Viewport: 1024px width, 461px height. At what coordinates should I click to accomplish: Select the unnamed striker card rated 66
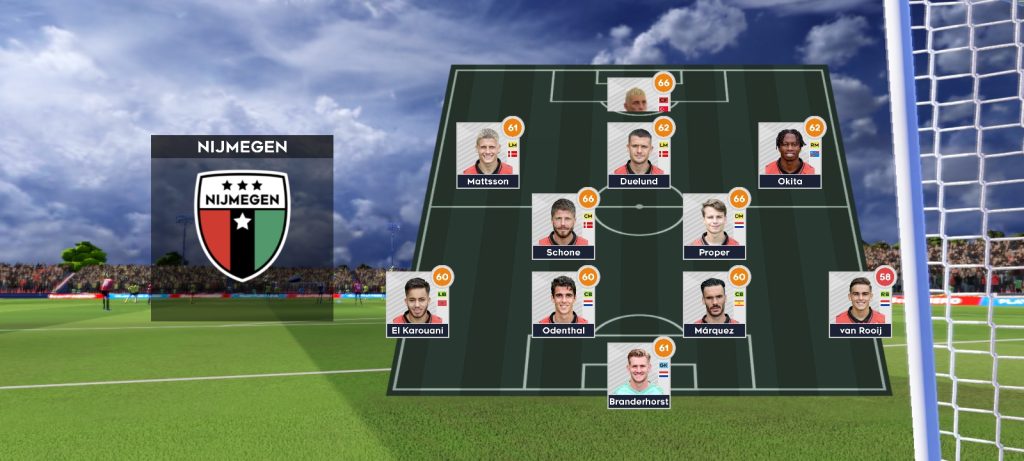(x=638, y=95)
